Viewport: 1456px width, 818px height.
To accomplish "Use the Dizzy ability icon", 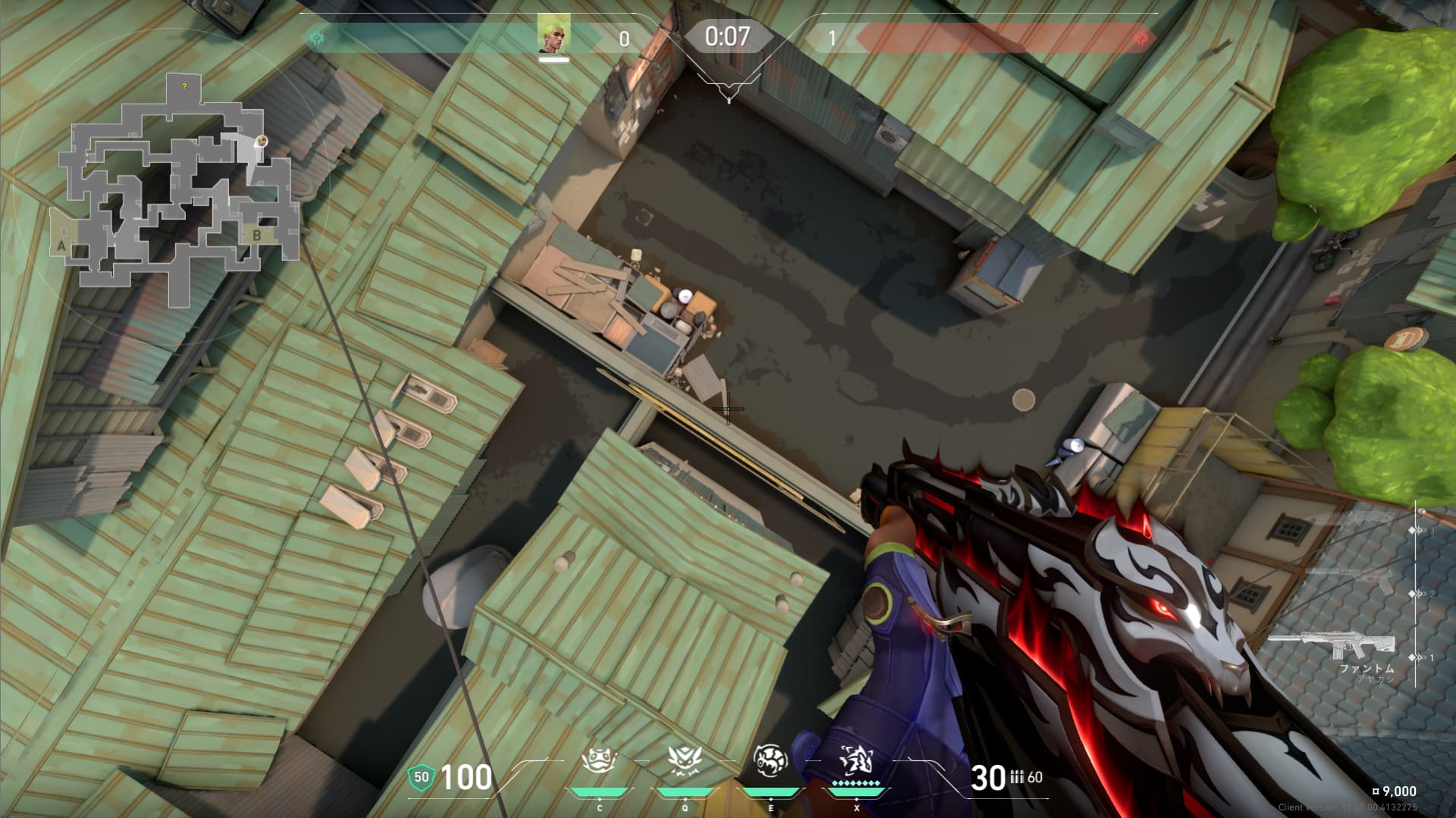I will click(x=770, y=760).
